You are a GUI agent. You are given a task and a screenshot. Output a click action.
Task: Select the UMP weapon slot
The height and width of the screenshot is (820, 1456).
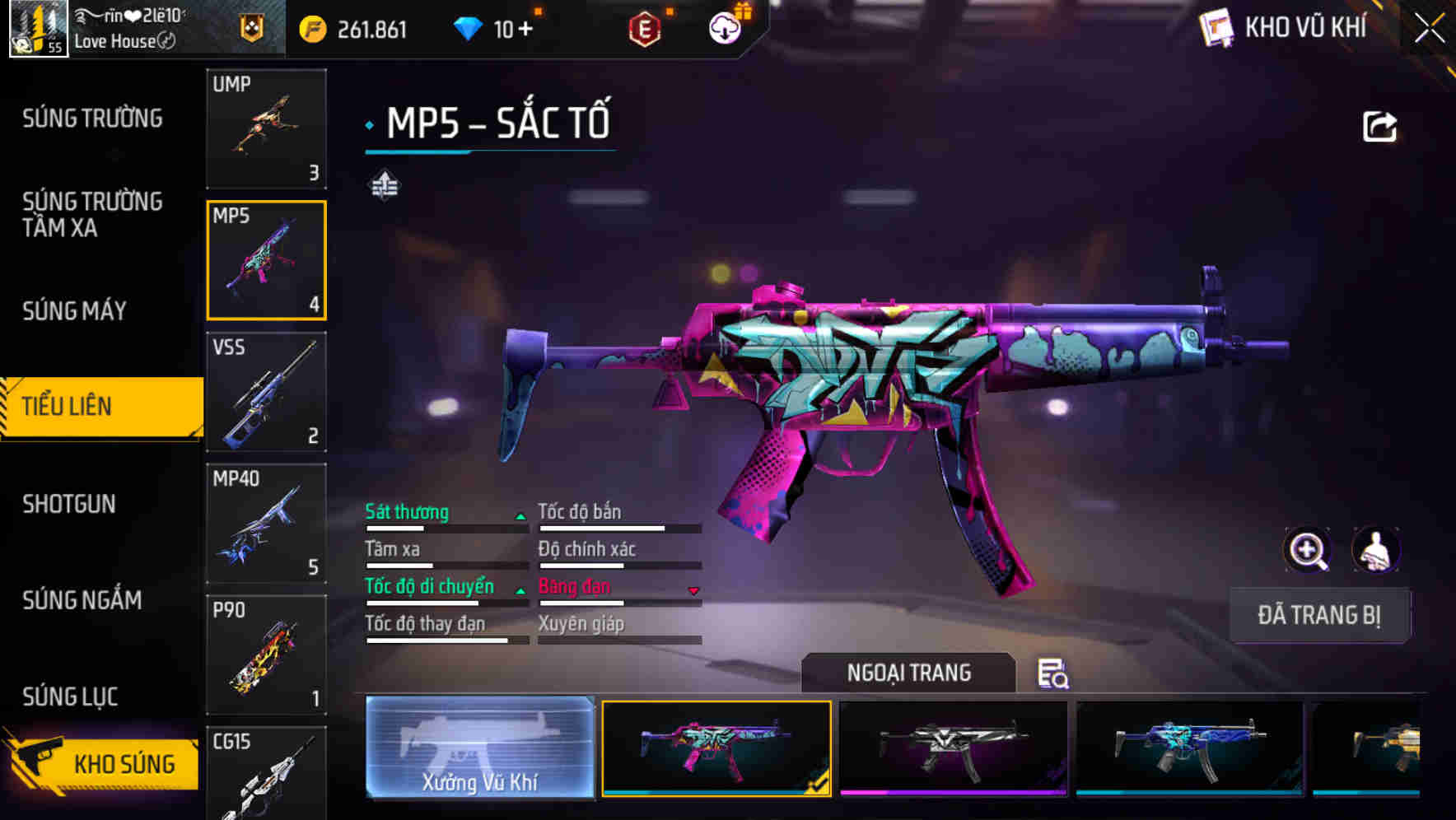point(266,128)
